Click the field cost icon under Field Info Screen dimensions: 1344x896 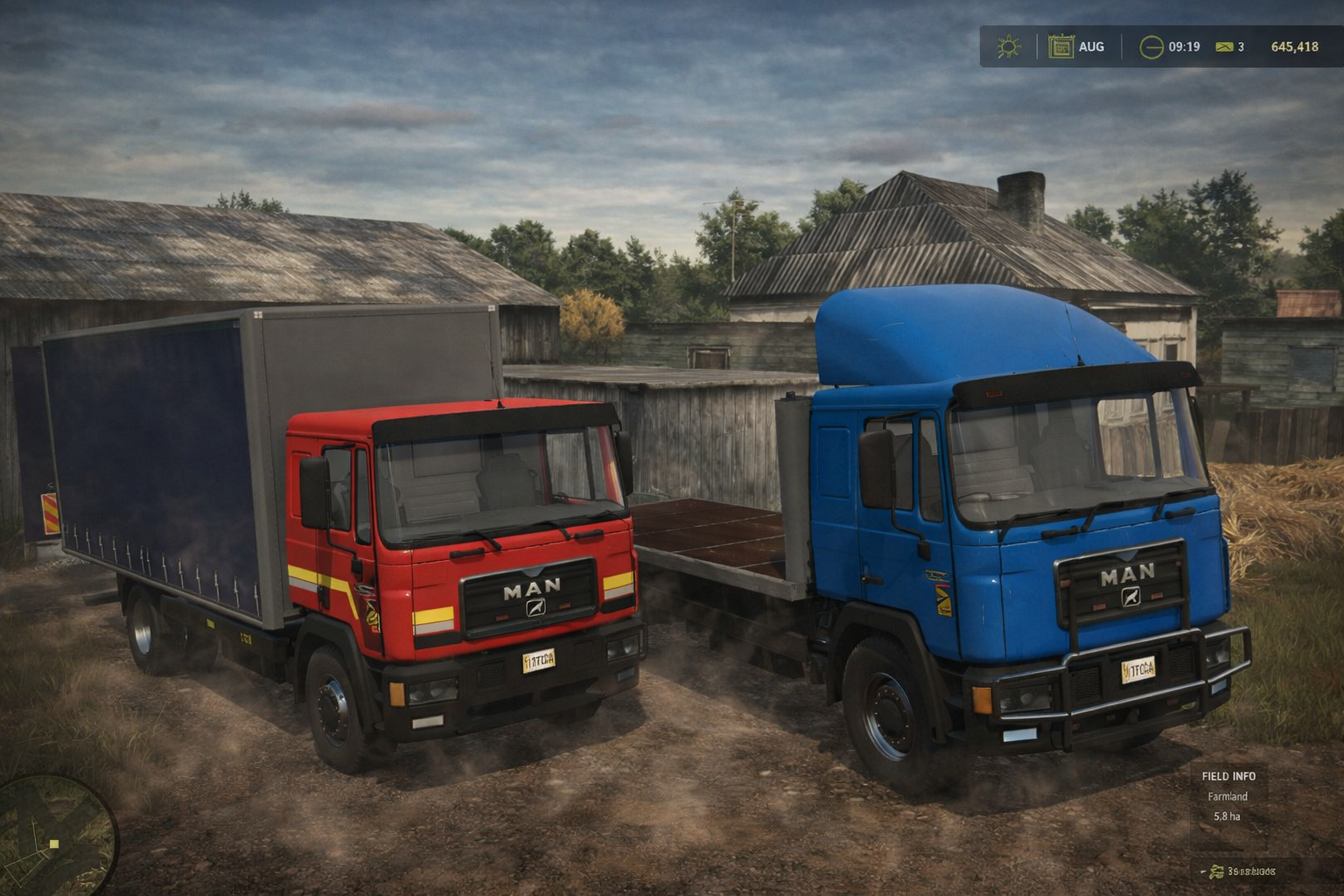(x=1216, y=871)
